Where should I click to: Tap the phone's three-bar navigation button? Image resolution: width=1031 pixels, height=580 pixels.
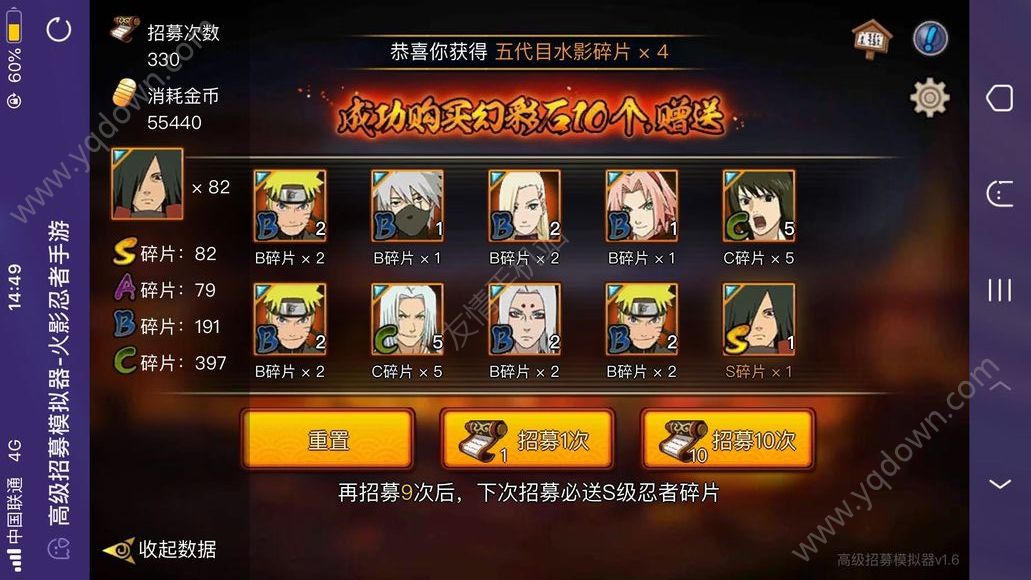pyautogui.click(x=999, y=290)
